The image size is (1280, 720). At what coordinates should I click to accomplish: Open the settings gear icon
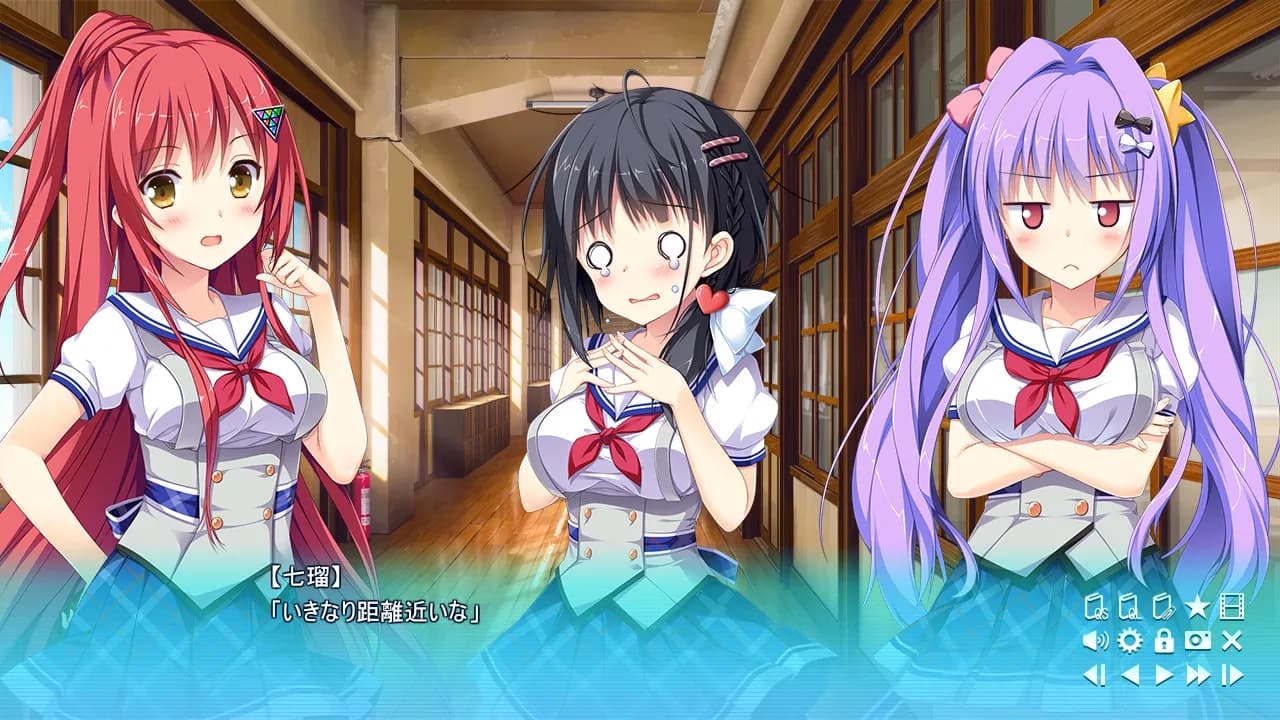1128,641
